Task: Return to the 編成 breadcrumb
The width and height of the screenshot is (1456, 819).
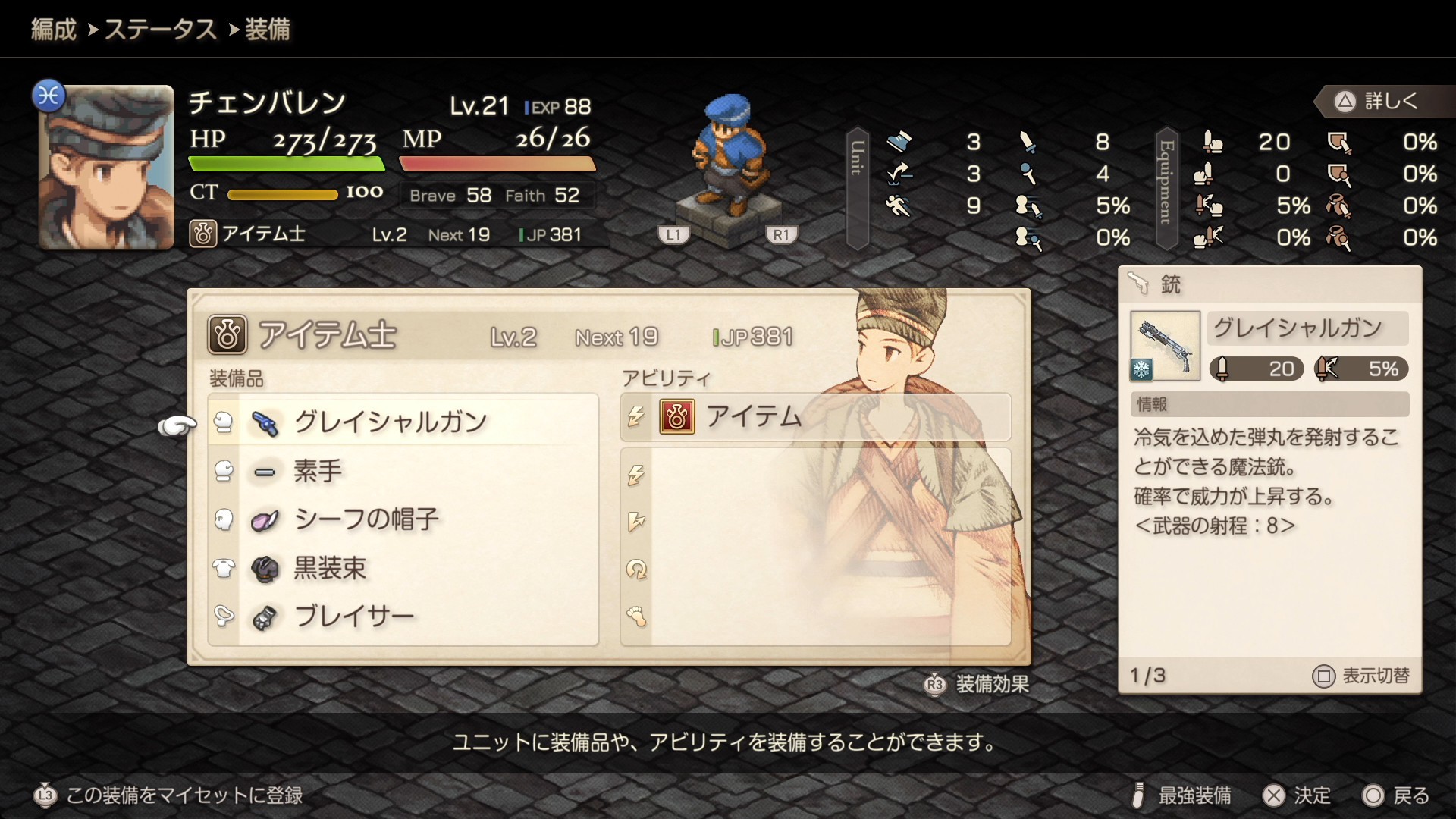Action: (54, 30)
